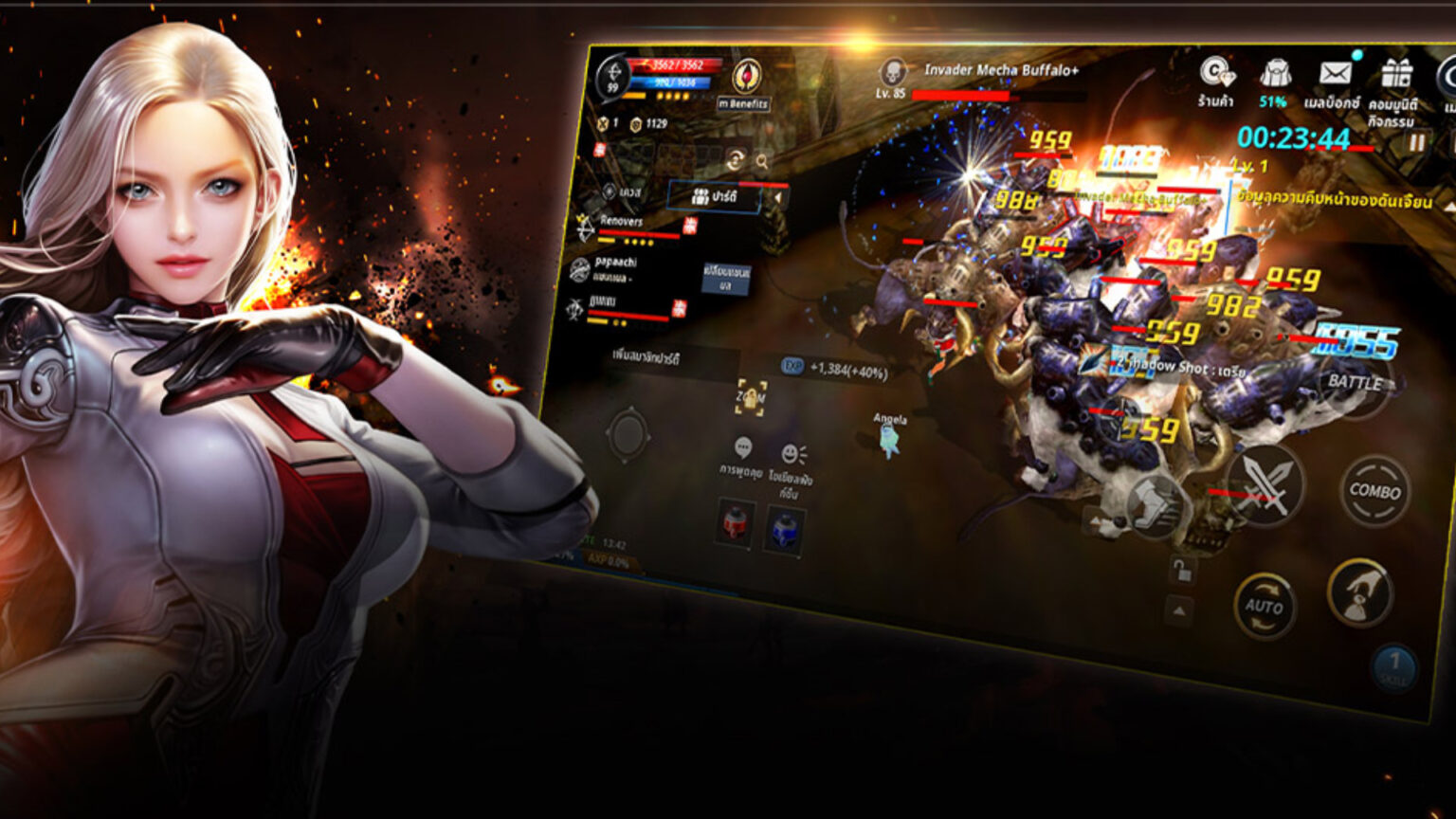Select the red HP potion

click(735, 525)
